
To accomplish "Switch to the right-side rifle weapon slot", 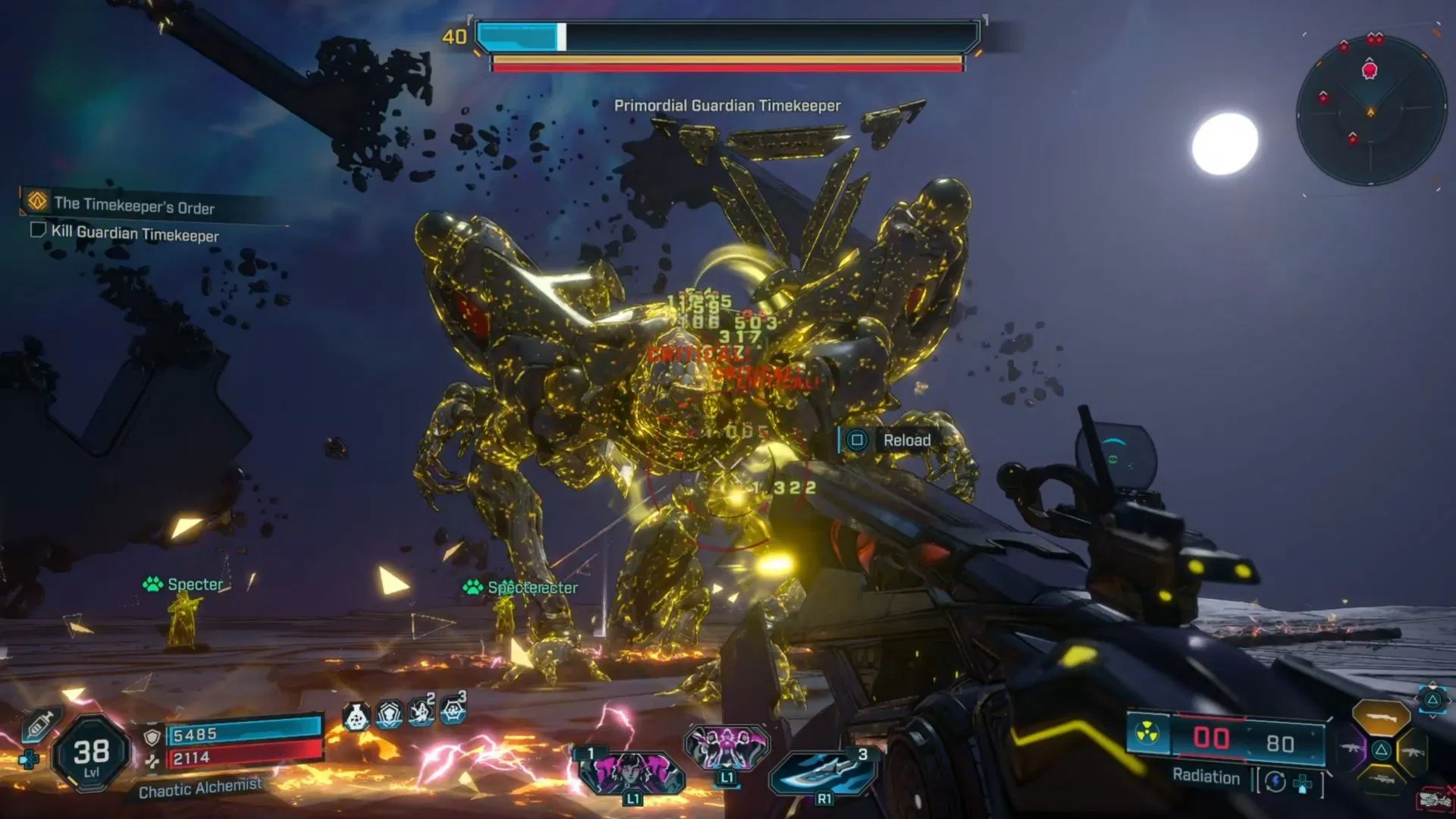I will (x=1411, y=752).
